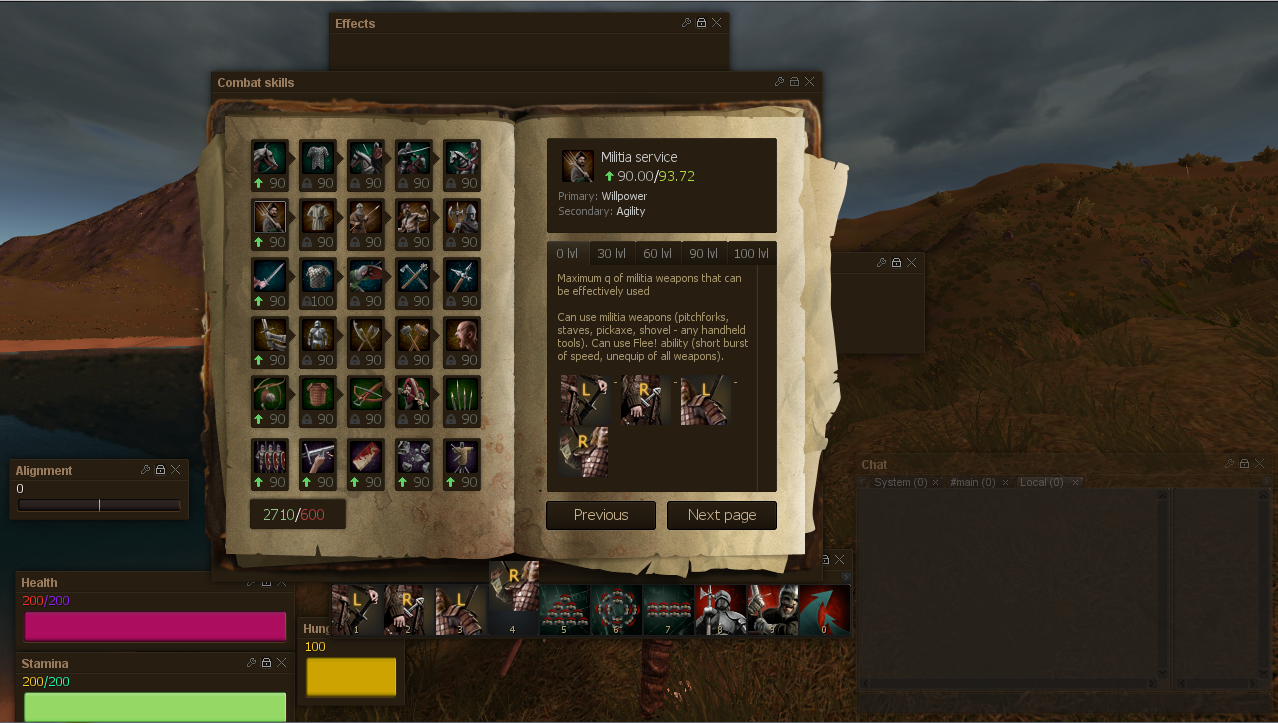The height and width of the screenshot is (723, 1278).
Task: Click the Previous page button
Action: pos(601,515)
